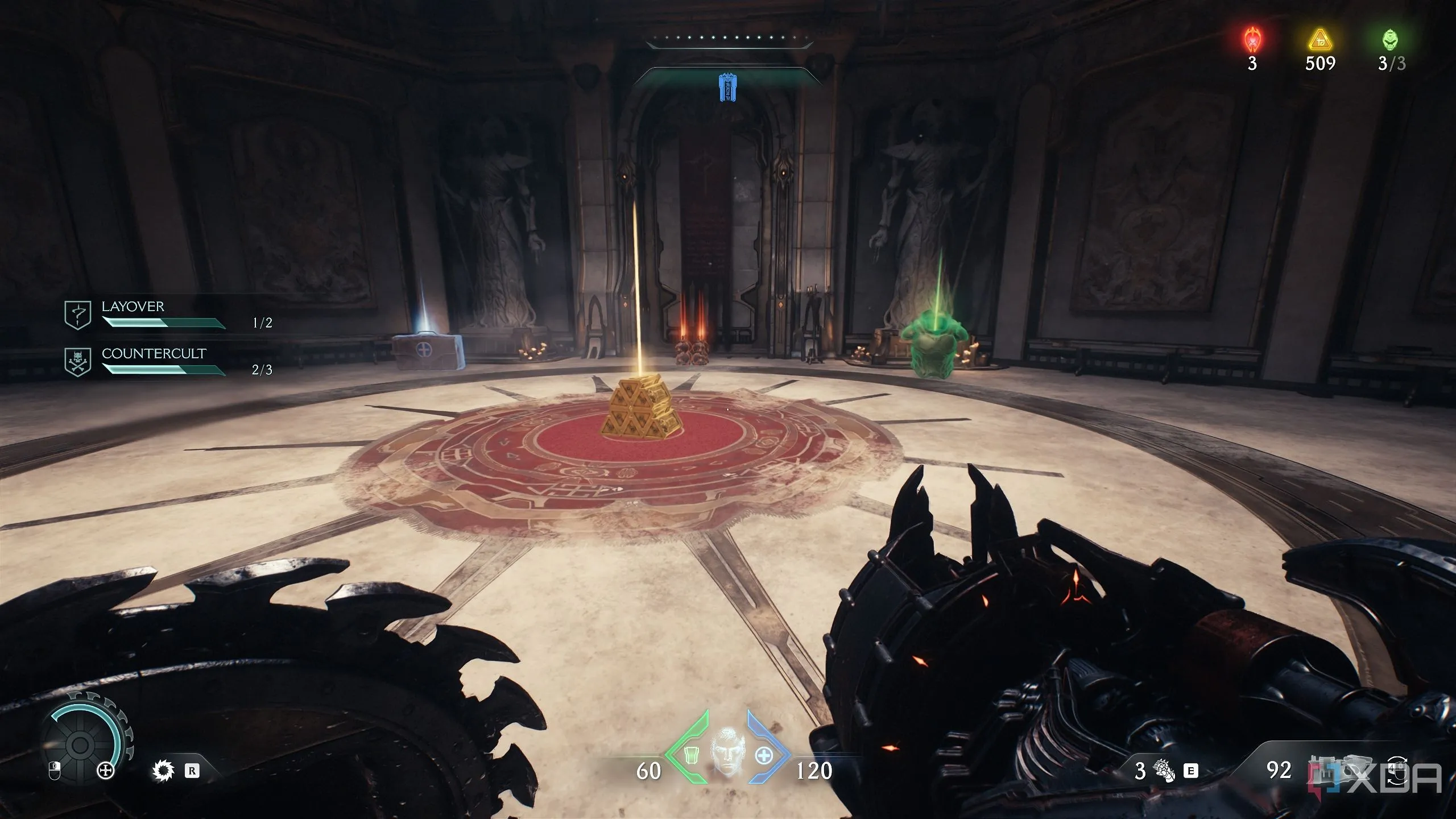1456x819 pixels.
Task: Click the gold triangle currency icon
Action: tap(1319, 41)
